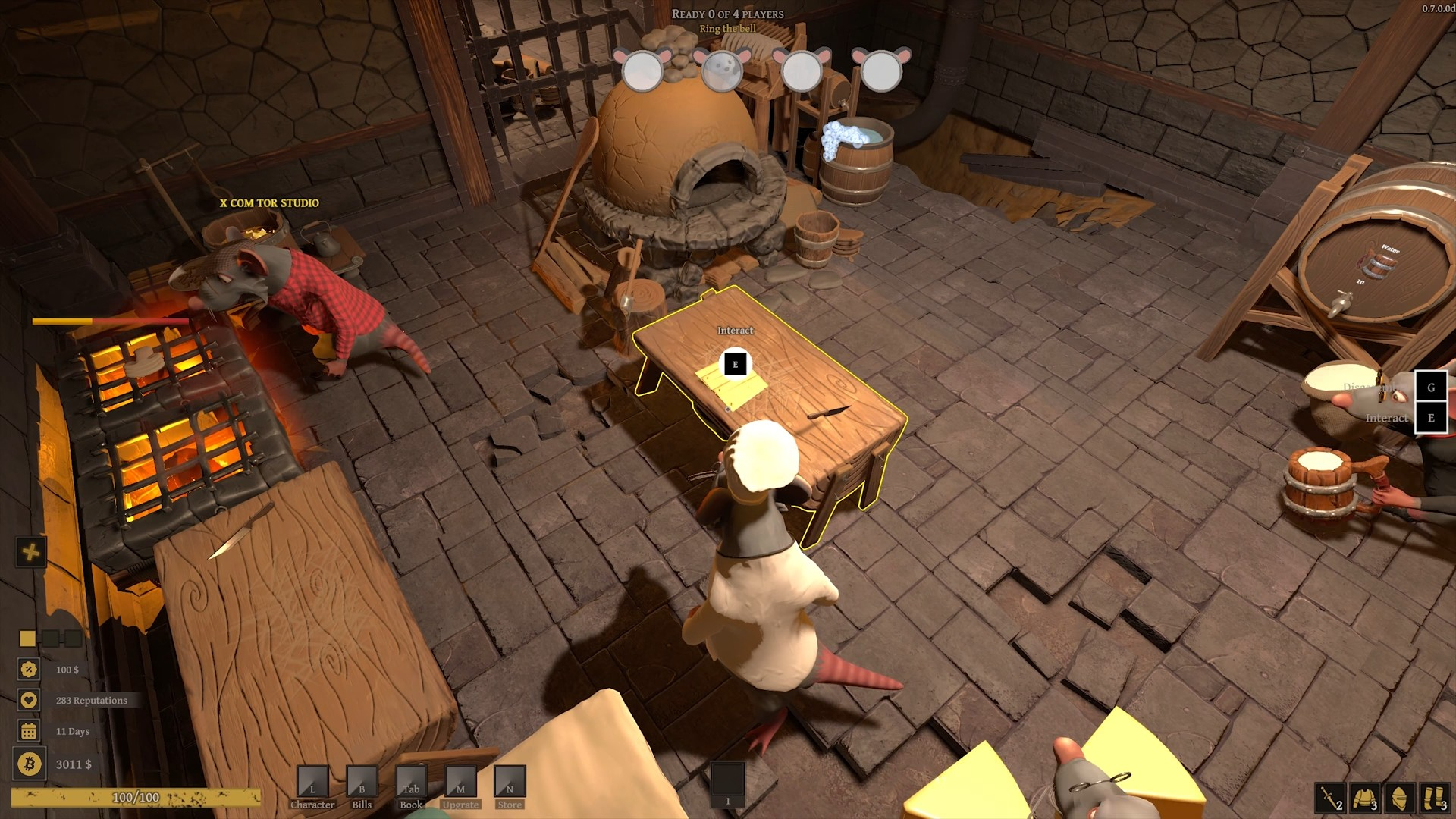1456x819 pixels.
Task: Click the yellow plus button
Action: point(31,552)
